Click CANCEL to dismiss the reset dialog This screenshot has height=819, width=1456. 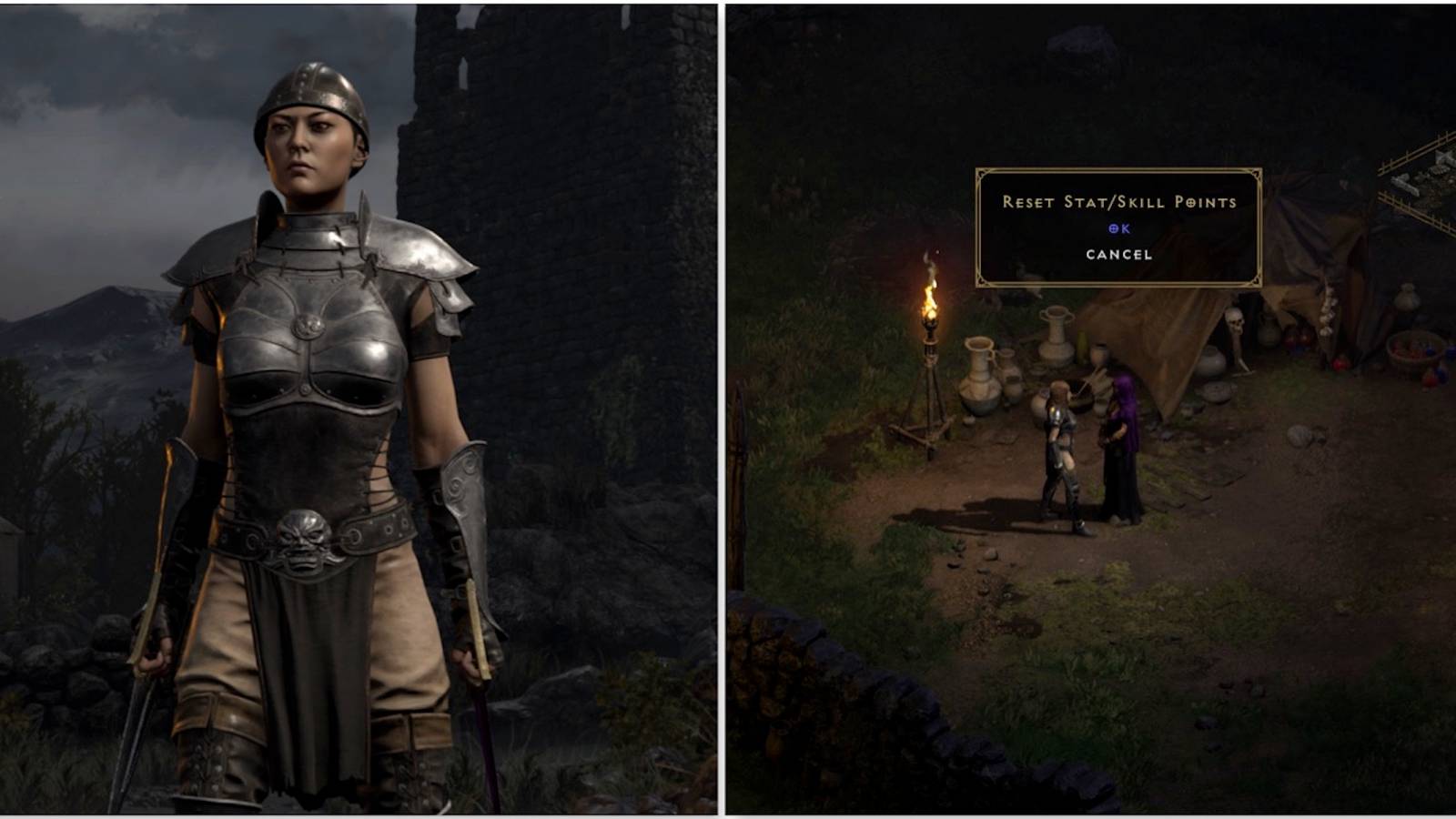click(1118, 256)
